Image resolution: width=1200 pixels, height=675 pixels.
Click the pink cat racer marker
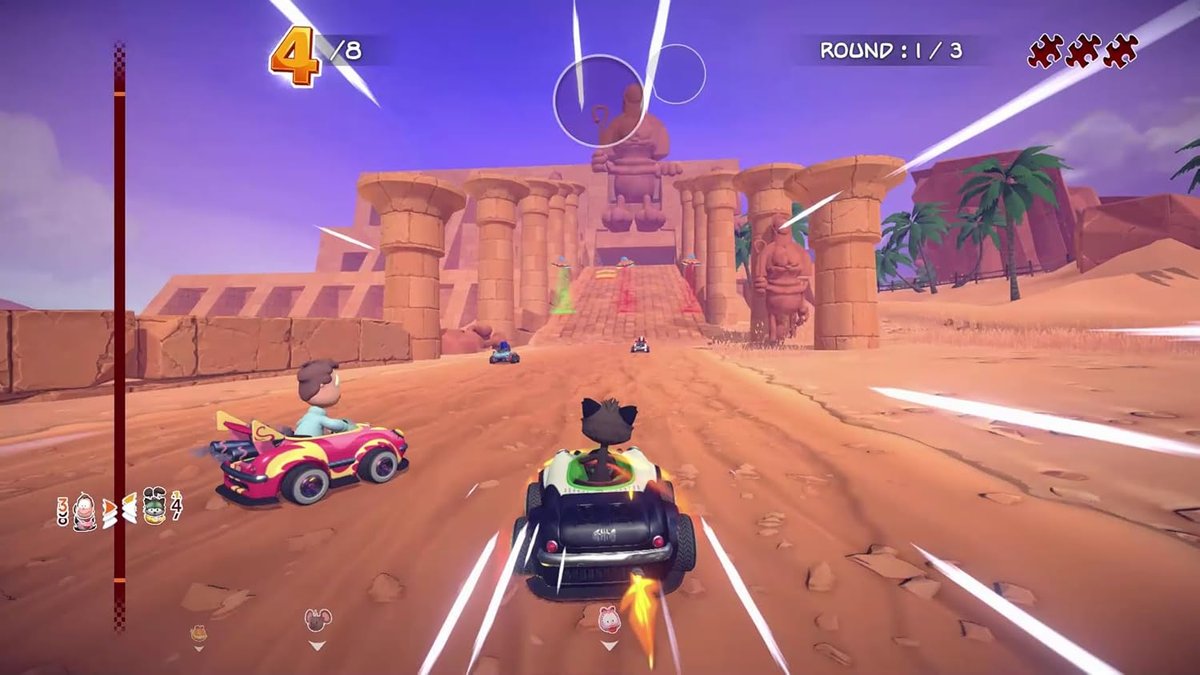[x=609, y=619]
